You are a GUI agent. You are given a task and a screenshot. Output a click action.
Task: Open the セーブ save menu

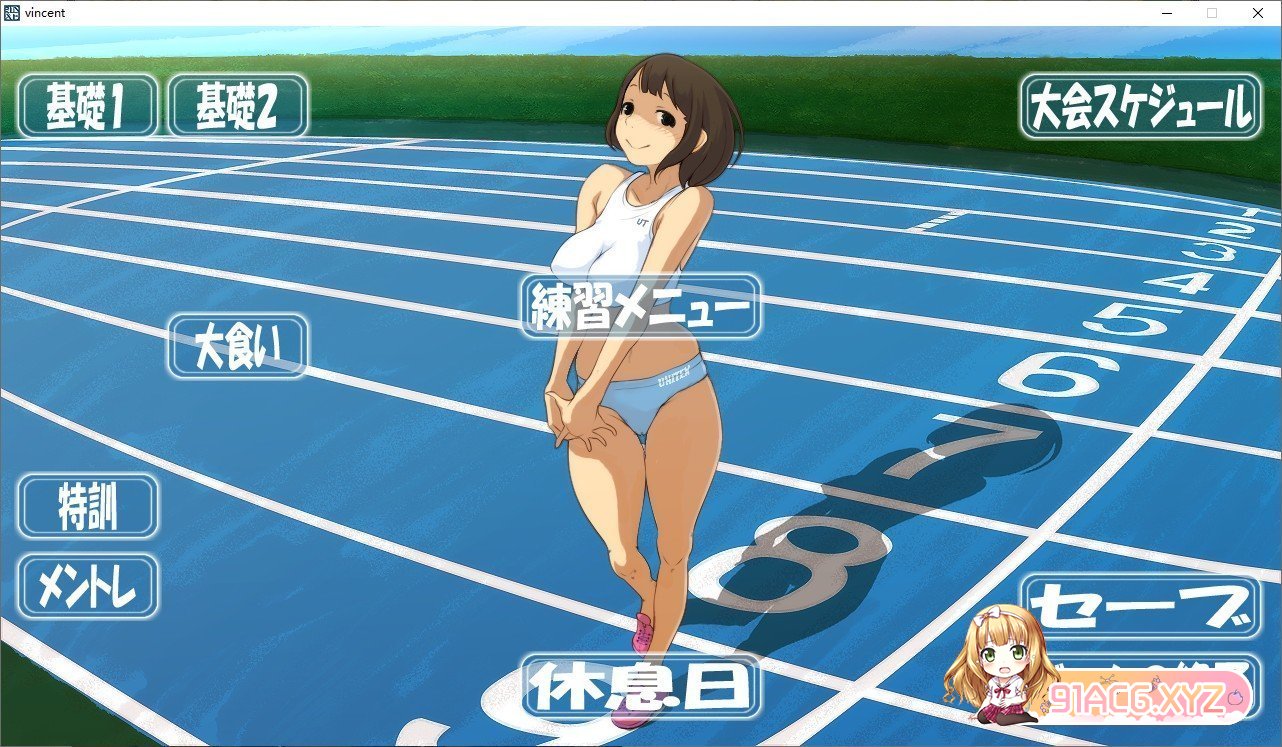1140,606
